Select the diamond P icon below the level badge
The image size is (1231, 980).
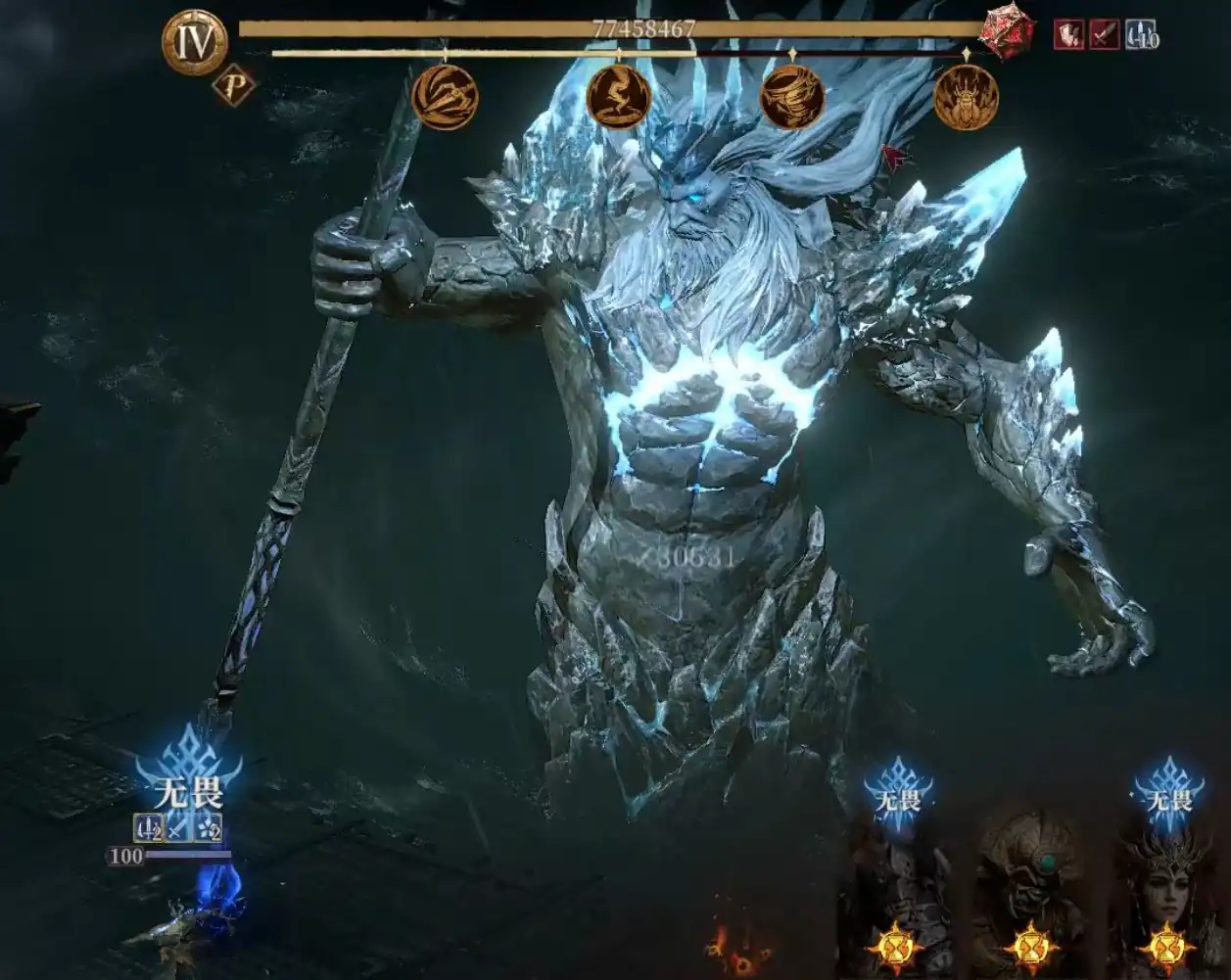pos(233,86)
